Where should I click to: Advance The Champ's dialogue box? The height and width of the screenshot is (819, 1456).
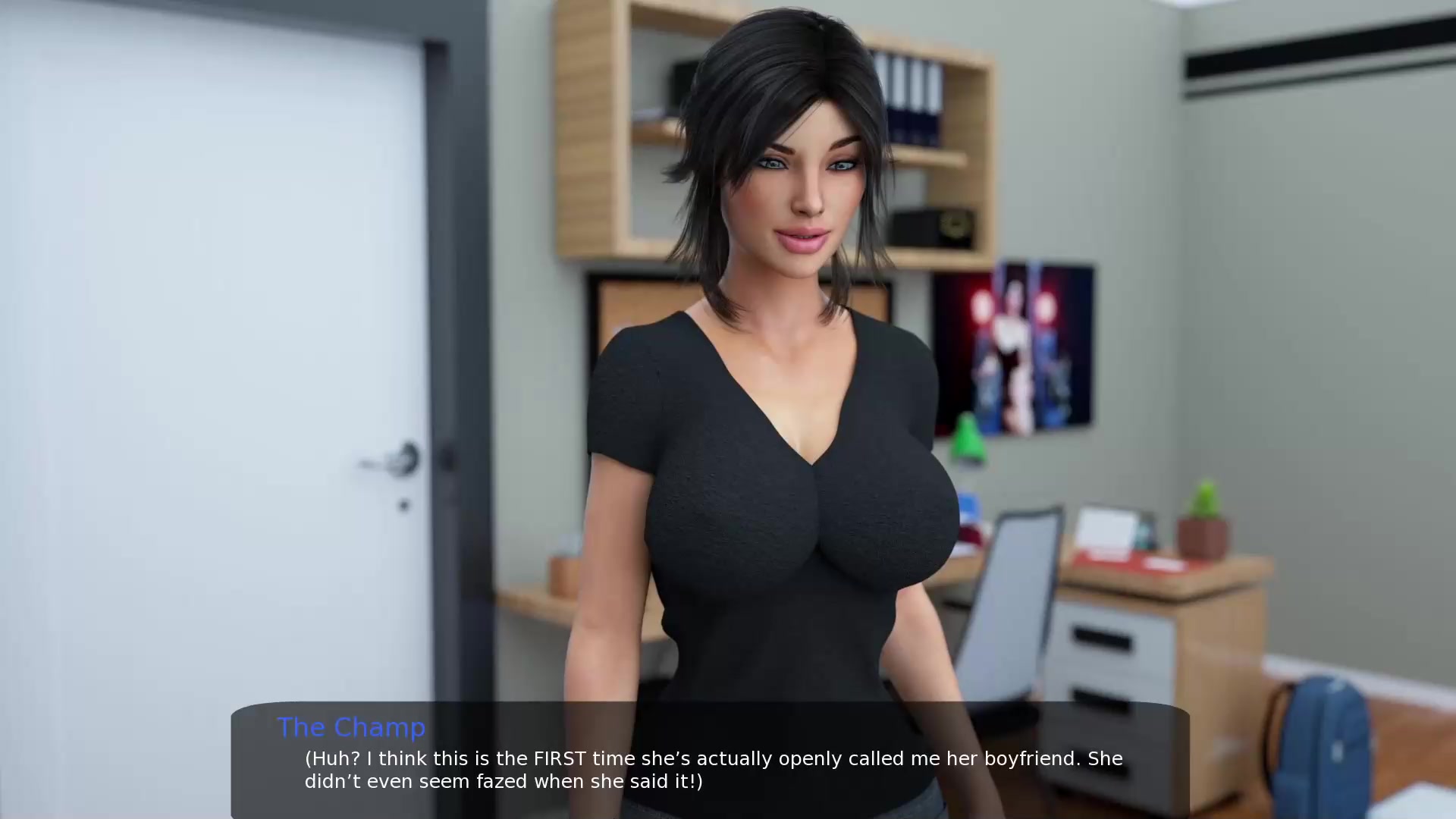point(710,767)
